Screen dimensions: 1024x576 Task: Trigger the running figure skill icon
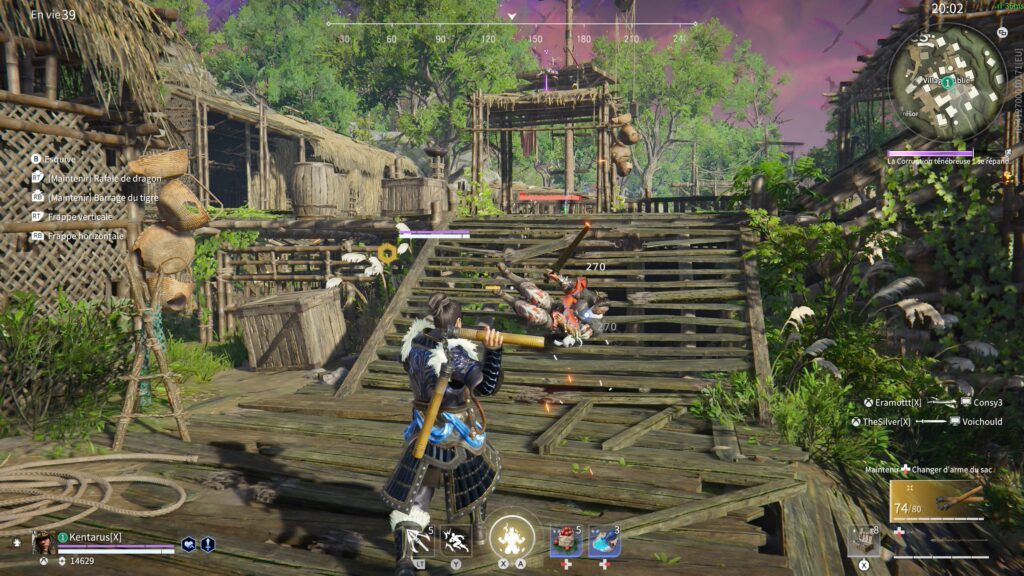[x=456, y=541]
